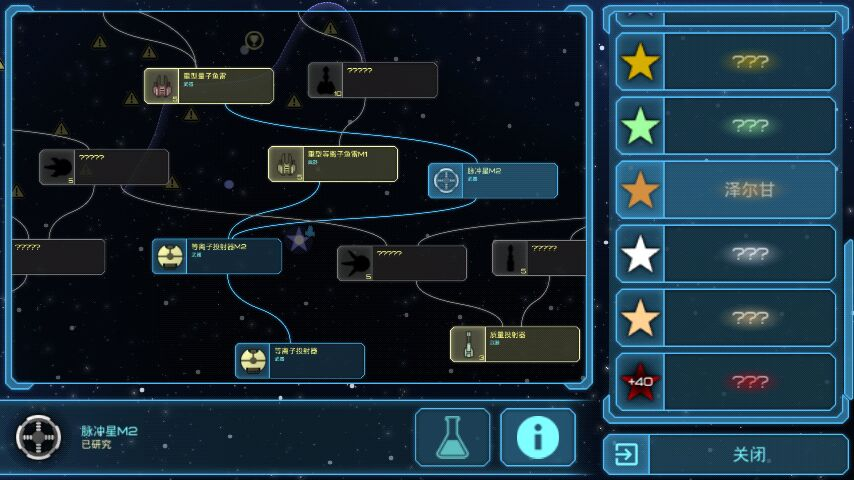
Task: Pick the red star +40 faction row
Action: click(725, 382)
